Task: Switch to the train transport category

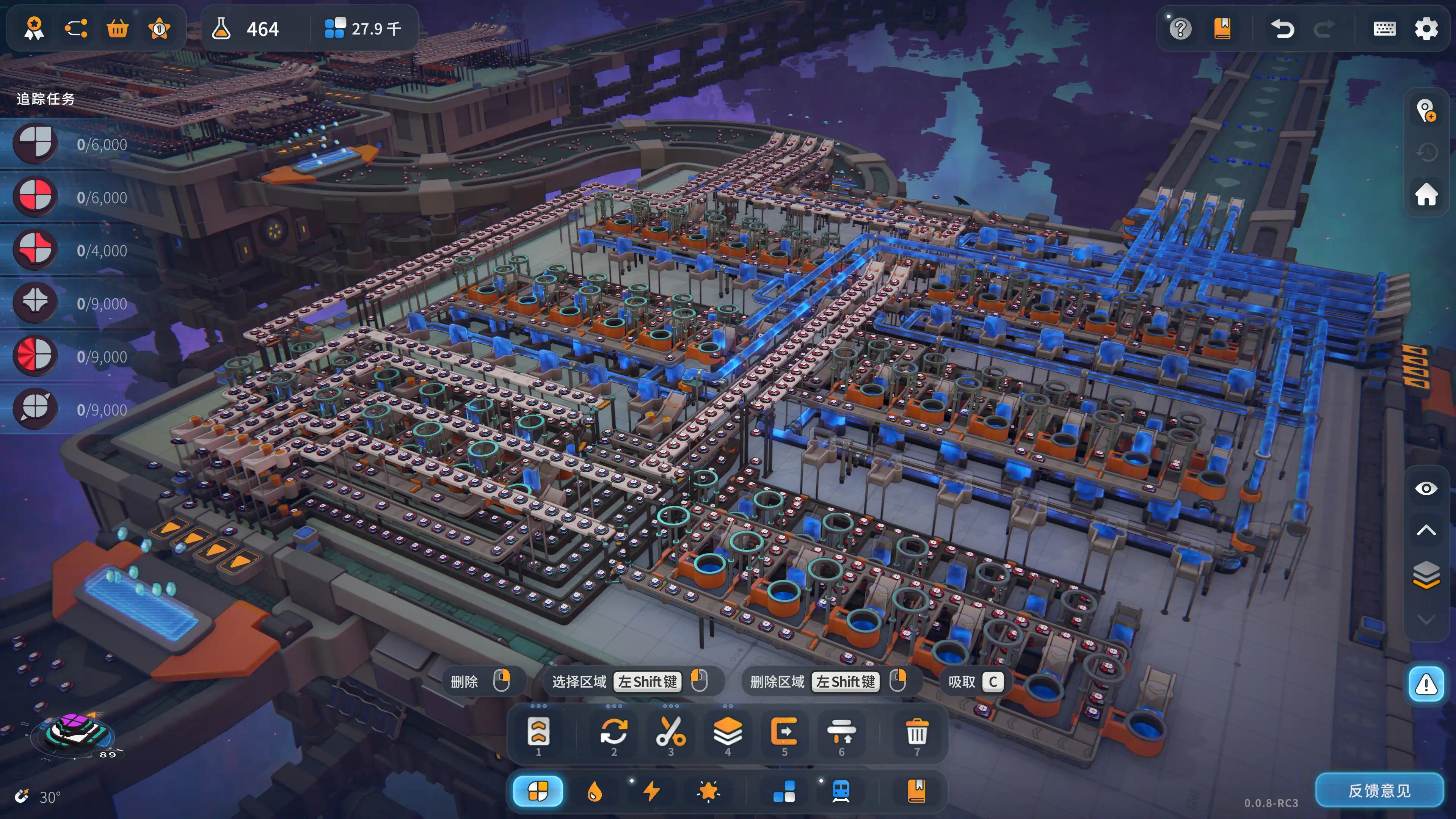Action: 841,791
